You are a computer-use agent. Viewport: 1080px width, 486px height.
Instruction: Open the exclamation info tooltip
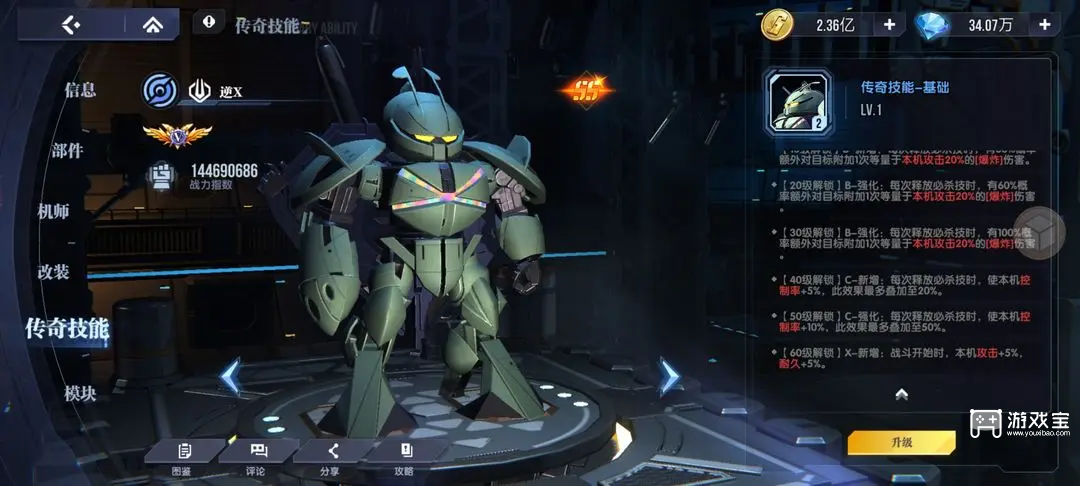[208, 21]
